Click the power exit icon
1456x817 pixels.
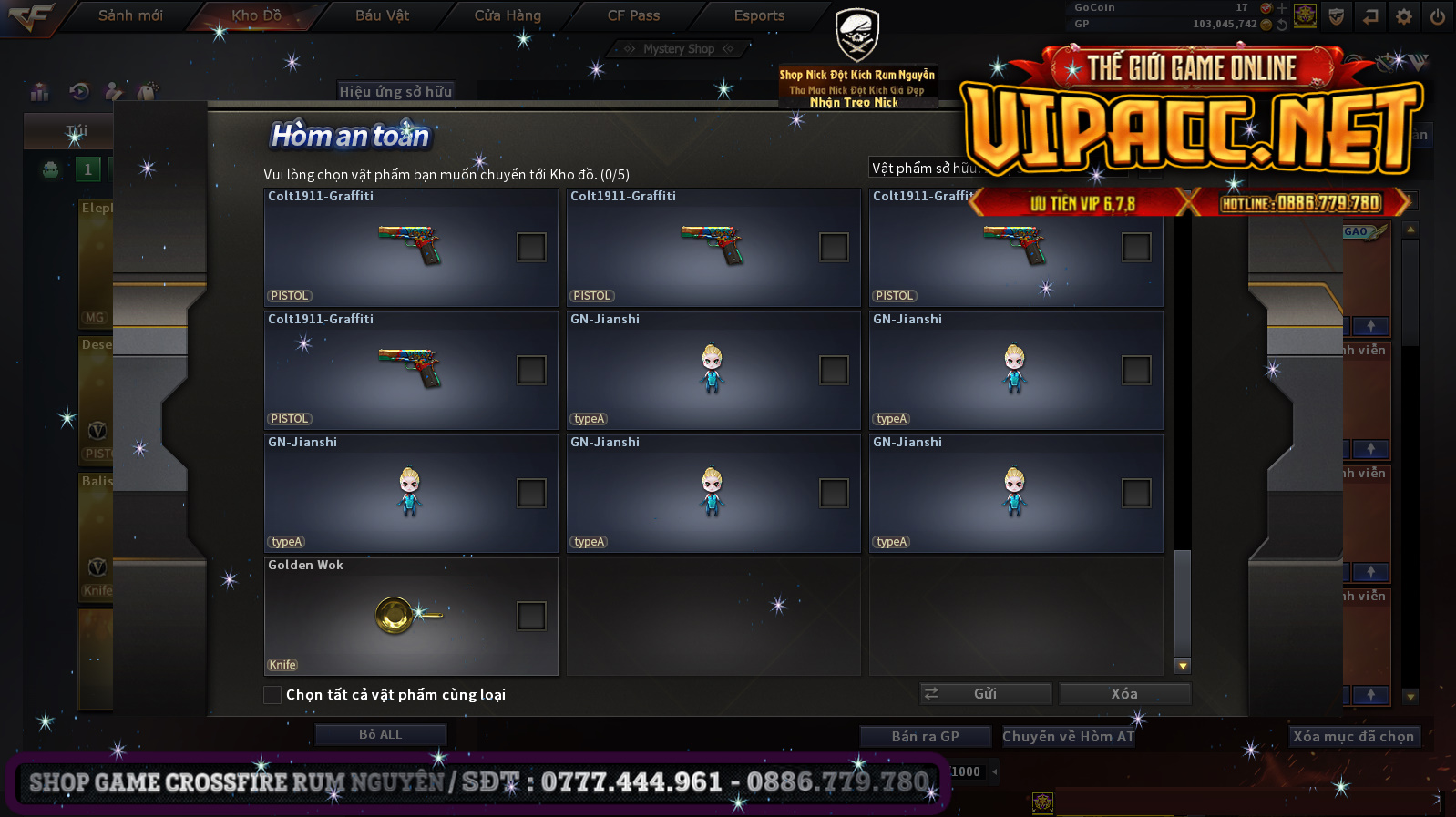(1437, 16)
